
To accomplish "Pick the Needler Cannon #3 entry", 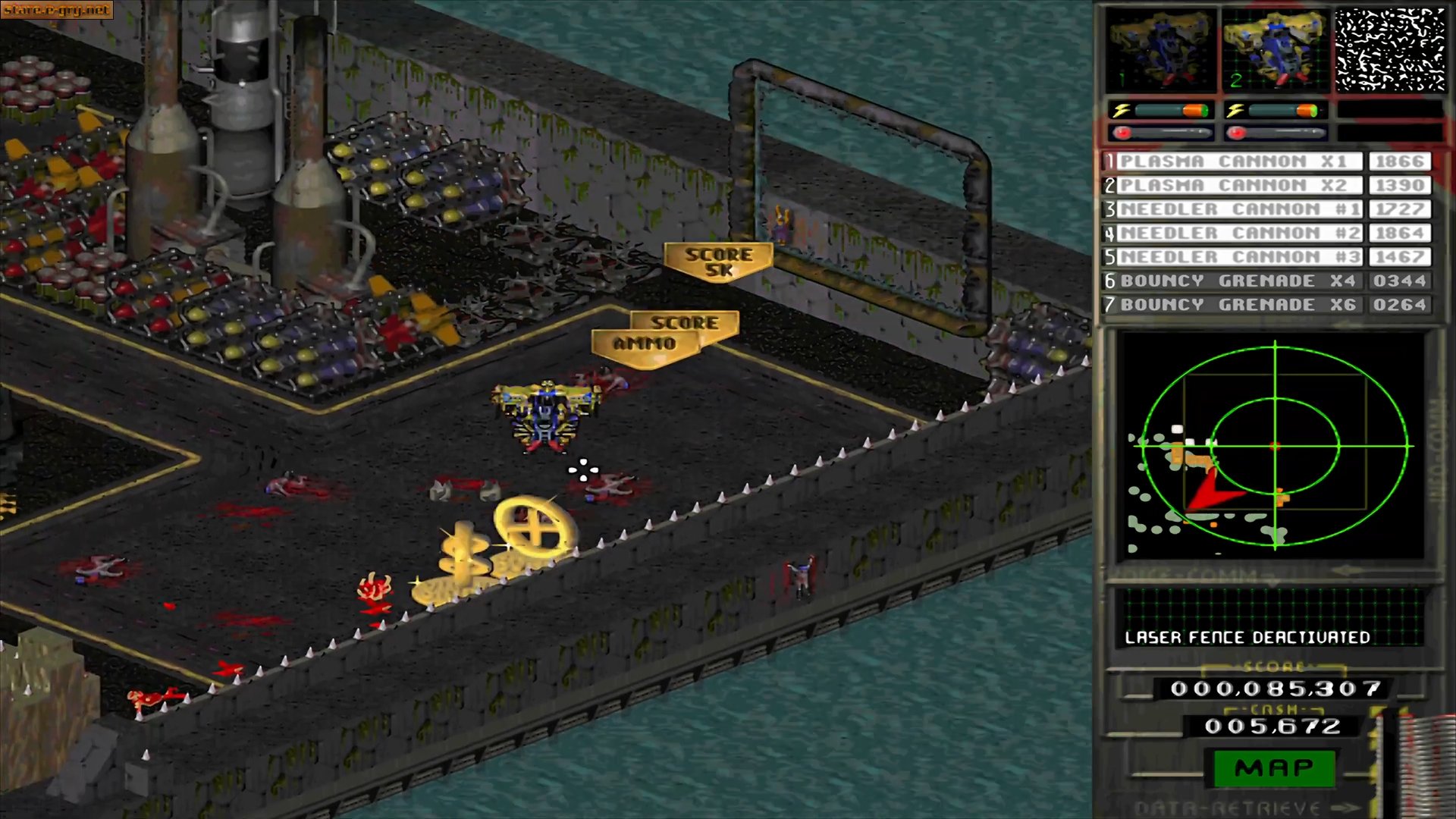I will (1233, 257).
